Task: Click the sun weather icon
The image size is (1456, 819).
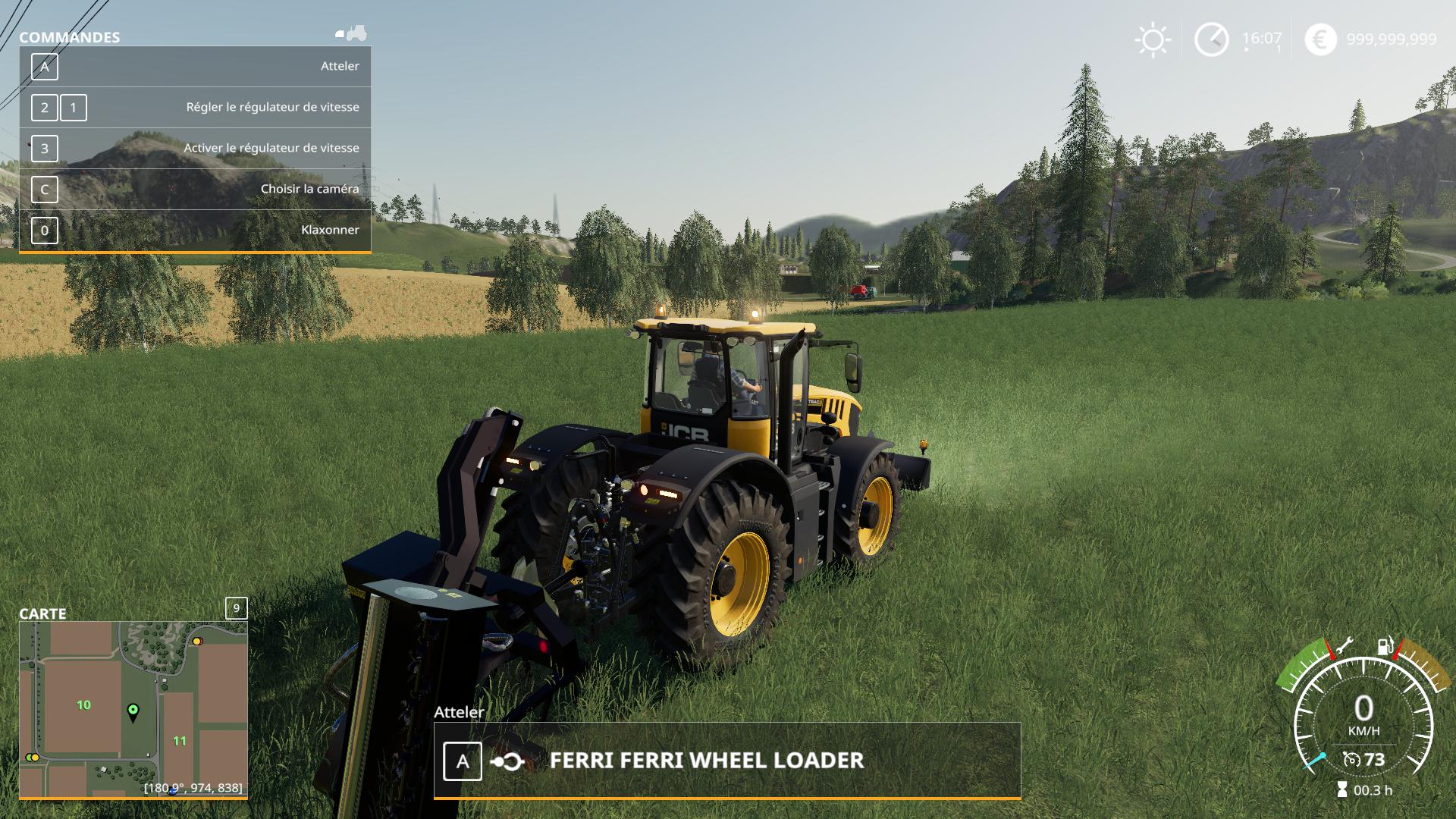Action: pos(1153,39)
